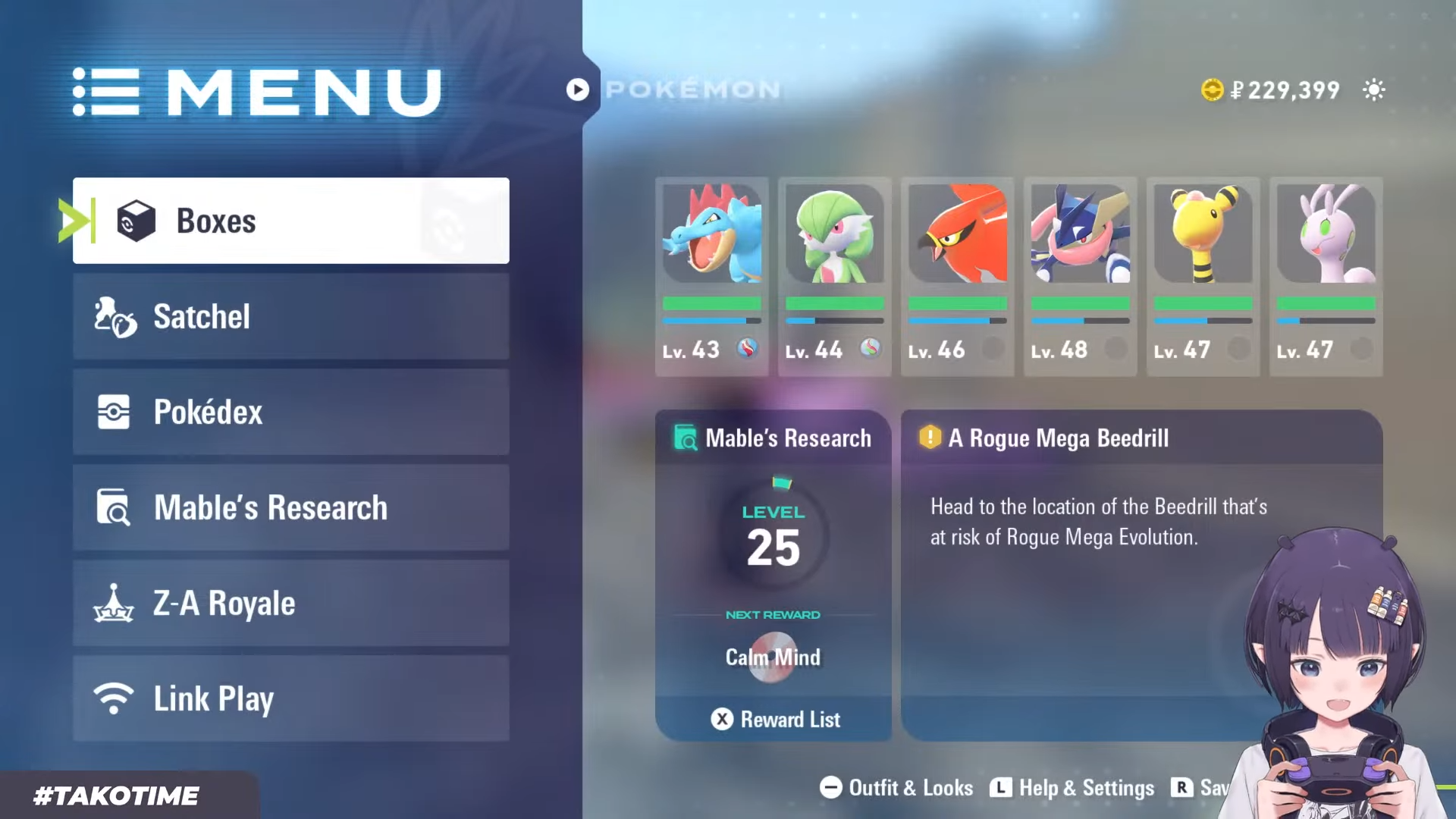
Task: Select Feraligatr party slot
Action: (711, 276)
